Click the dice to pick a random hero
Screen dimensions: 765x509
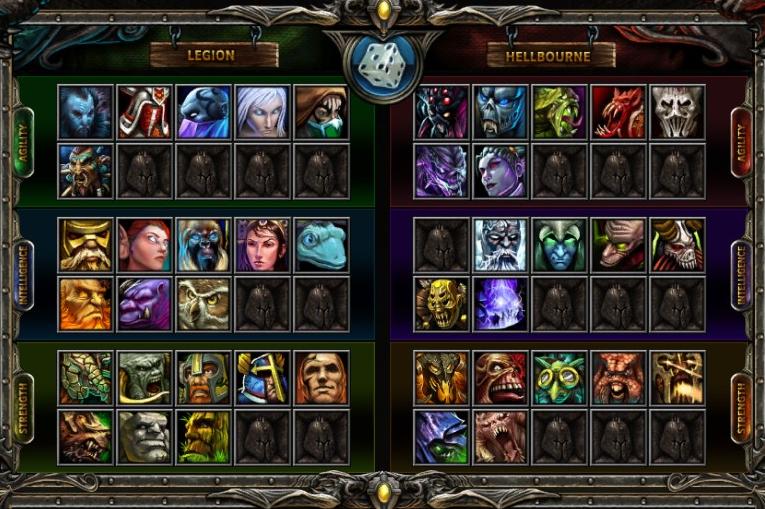(x=381, y=68)
